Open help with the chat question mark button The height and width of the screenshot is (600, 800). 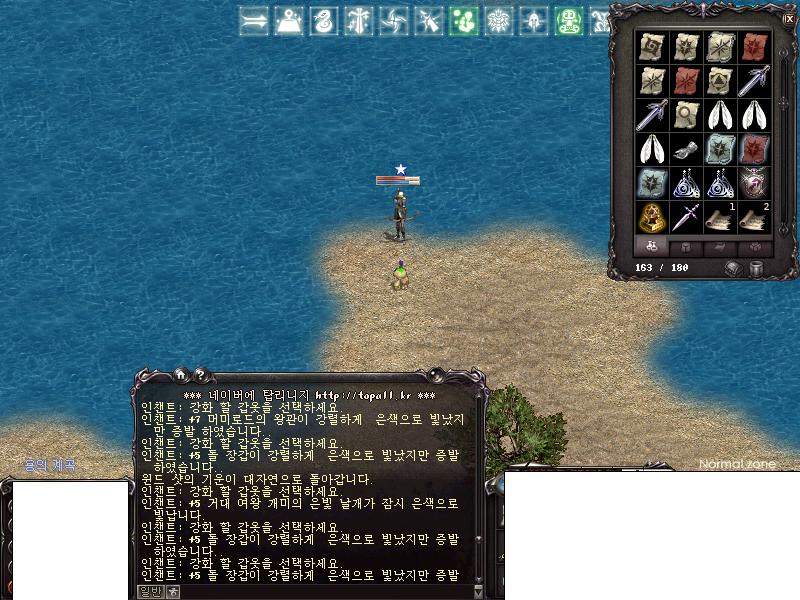pyautogui.click(x=200, y=374)
